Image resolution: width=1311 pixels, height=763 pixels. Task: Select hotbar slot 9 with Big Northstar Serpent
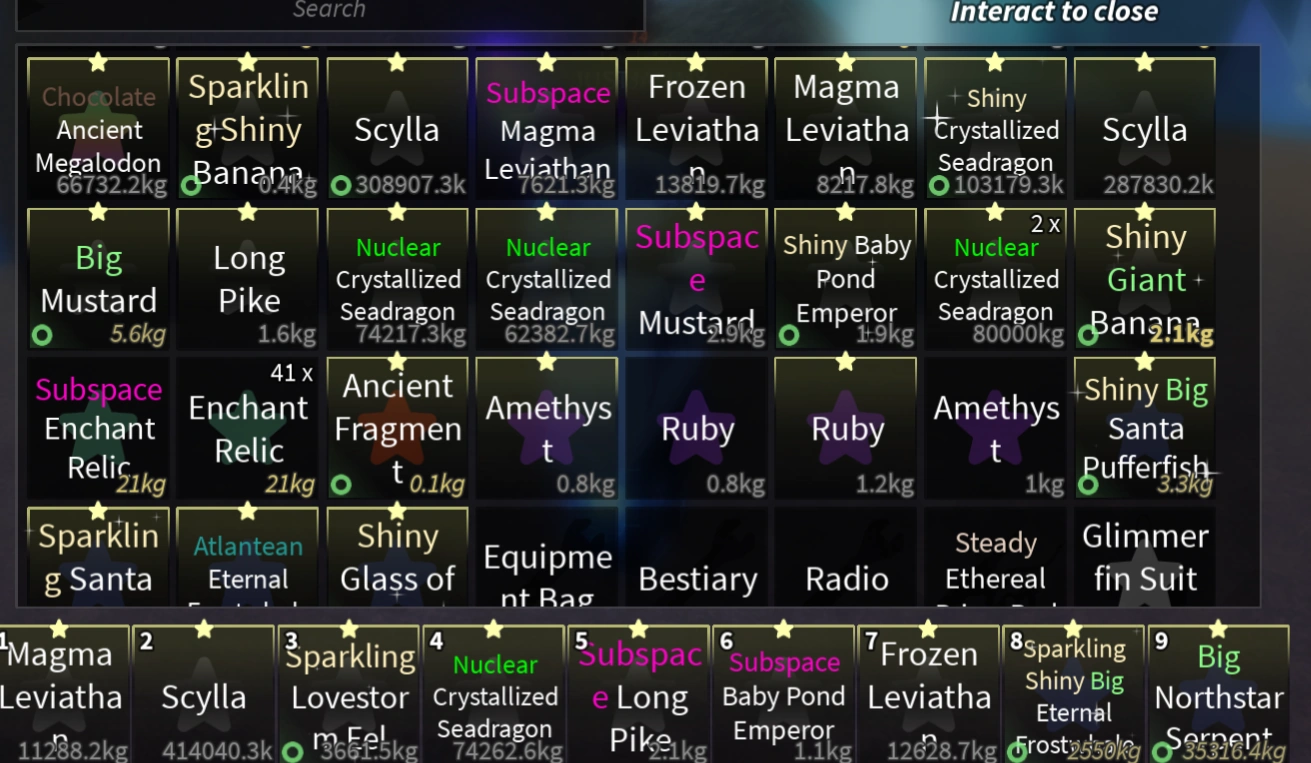(1220, 695)
